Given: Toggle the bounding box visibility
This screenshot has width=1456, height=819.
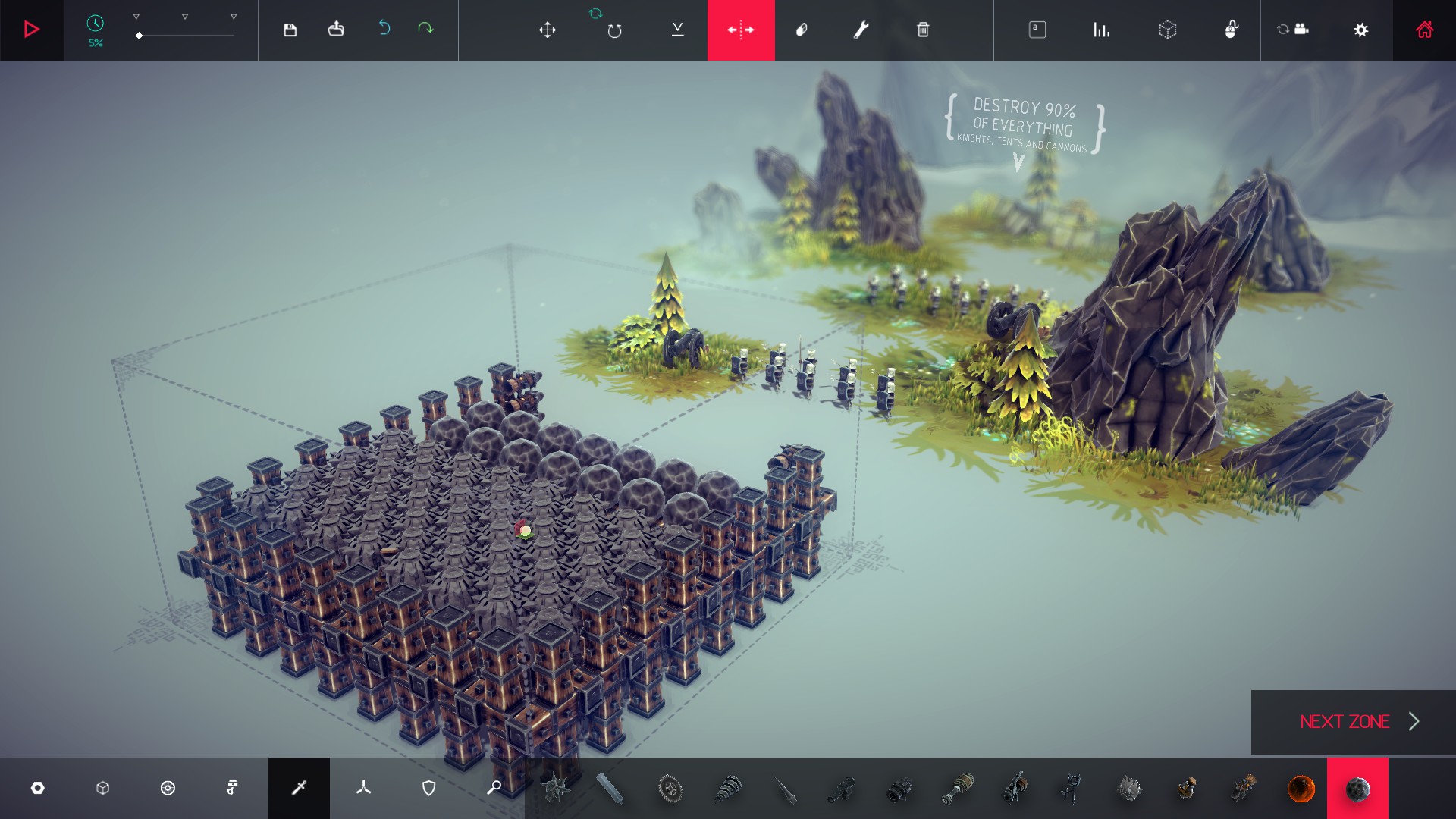Looking at the screenshot, I should (1168, 30).
